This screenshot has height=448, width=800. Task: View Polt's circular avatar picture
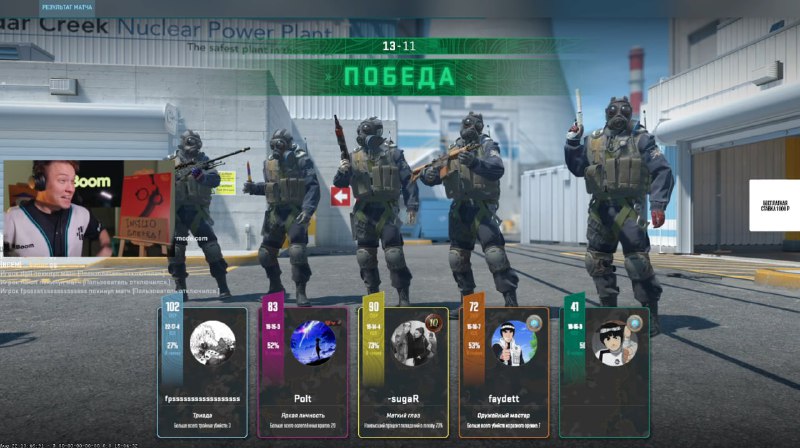pos(313,342)
